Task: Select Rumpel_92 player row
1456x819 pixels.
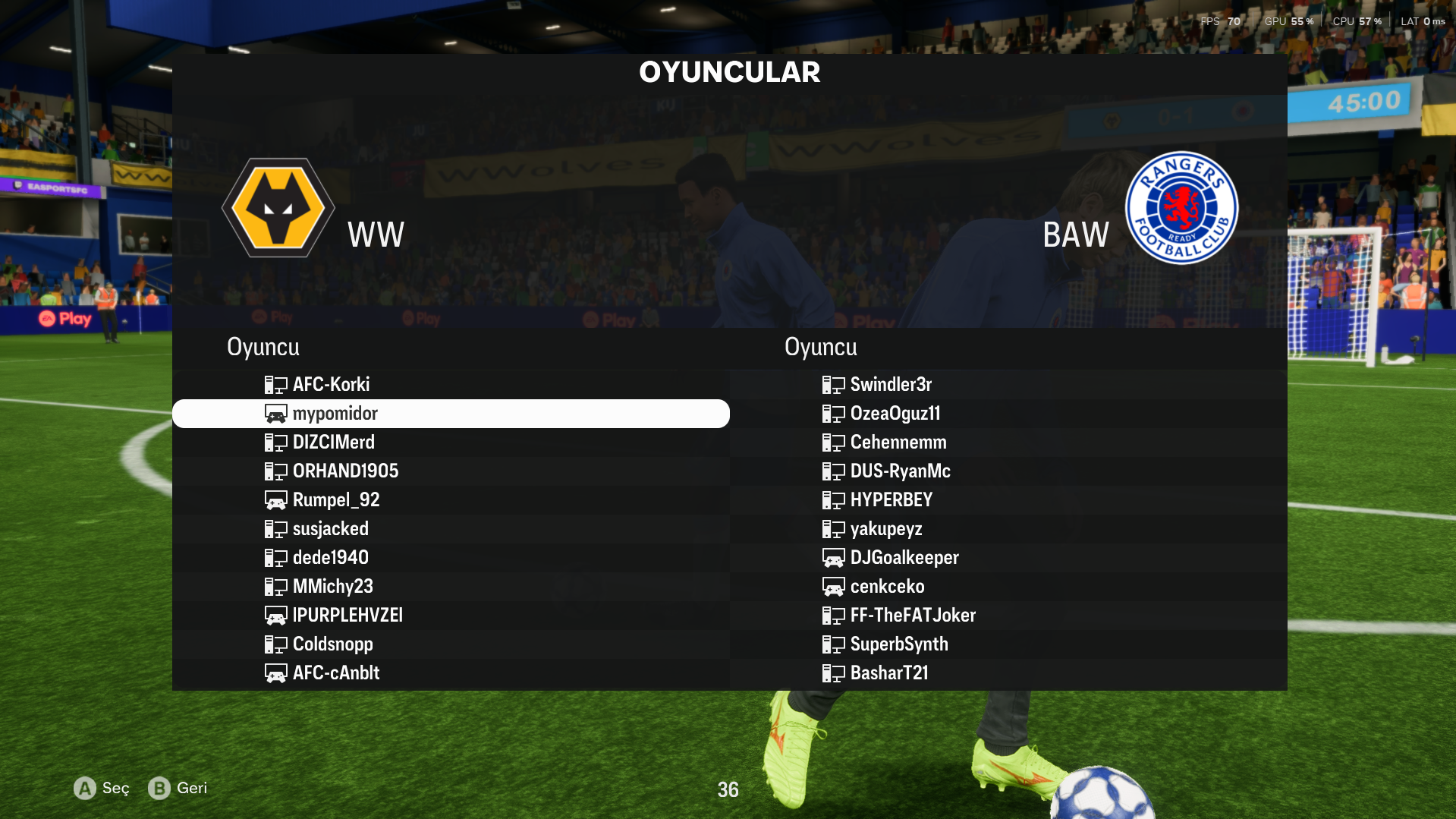Action: 335,500
